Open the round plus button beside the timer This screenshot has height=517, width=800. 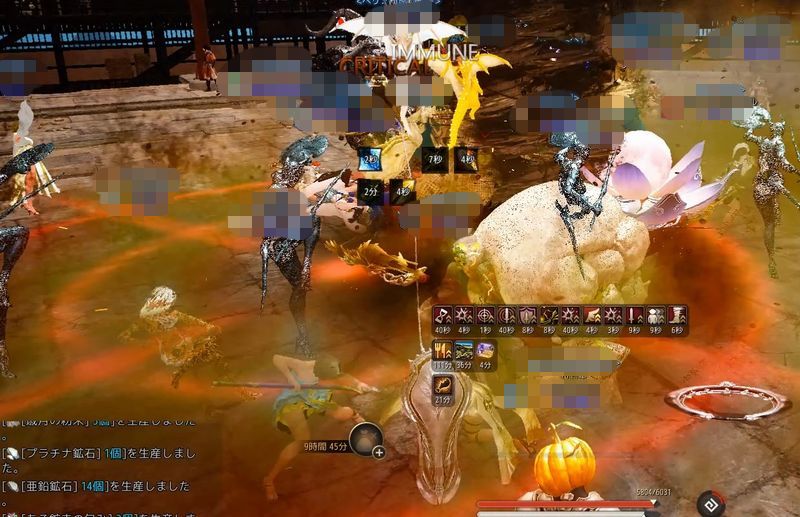(378, 452)
